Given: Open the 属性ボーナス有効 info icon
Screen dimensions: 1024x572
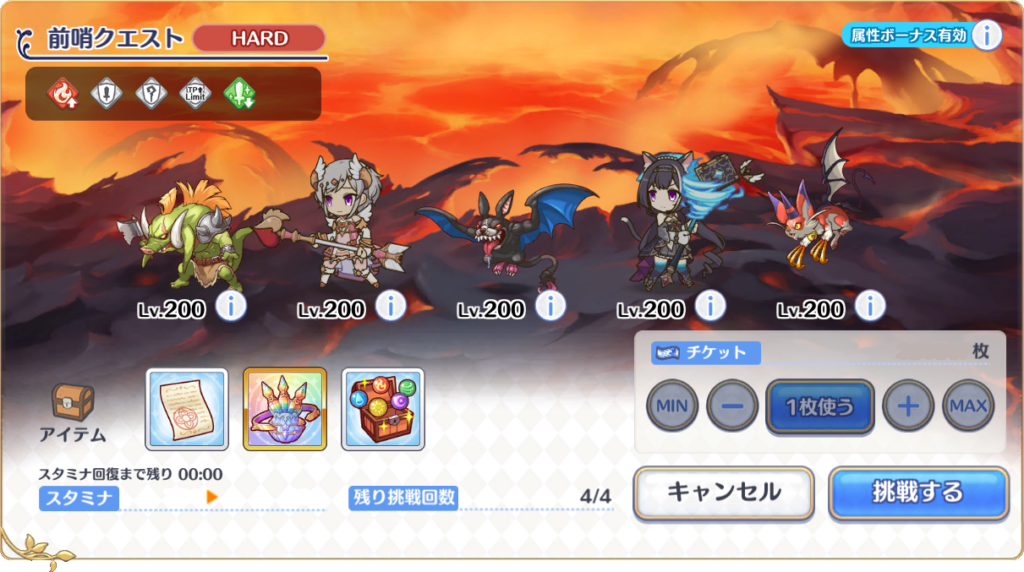Looking at the screenshot, I should 986,35.
